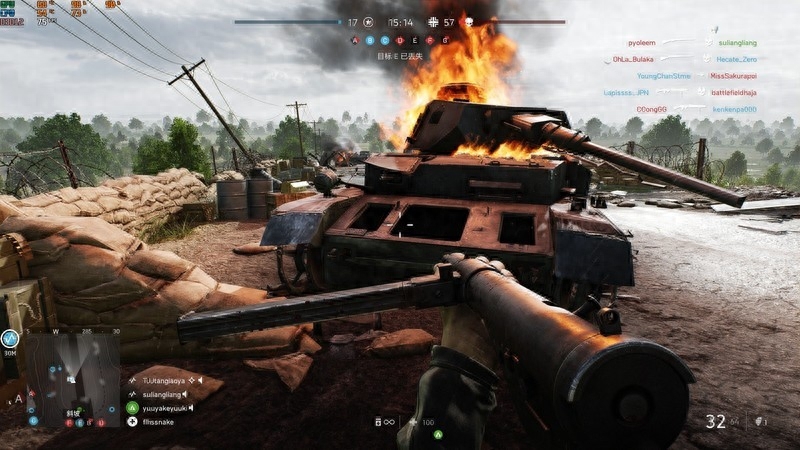Click the medical bandage health icon
Screen dimensions: 800x450
tap(413, 422)
